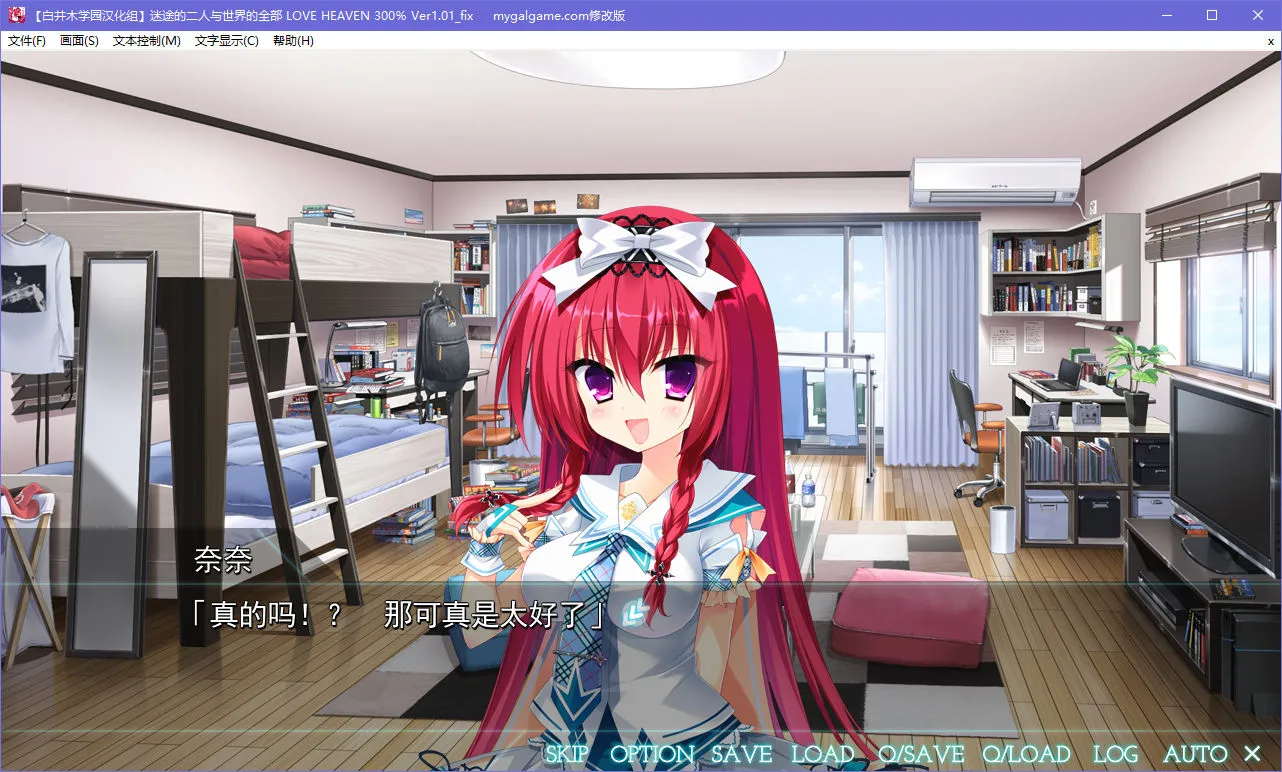Screen dimensions: 1282x772
Task: Open the SAVE screen
Action: pyautogui.click(x=741, y=753)
